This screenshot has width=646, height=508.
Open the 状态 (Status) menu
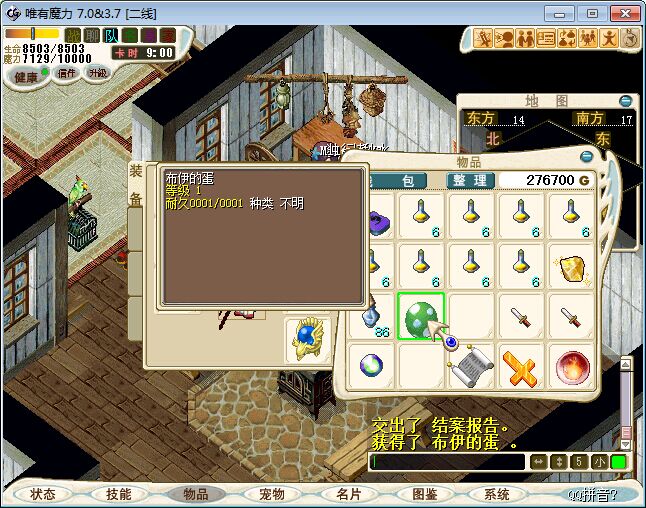pyautogui.click(x=43, y=494)
